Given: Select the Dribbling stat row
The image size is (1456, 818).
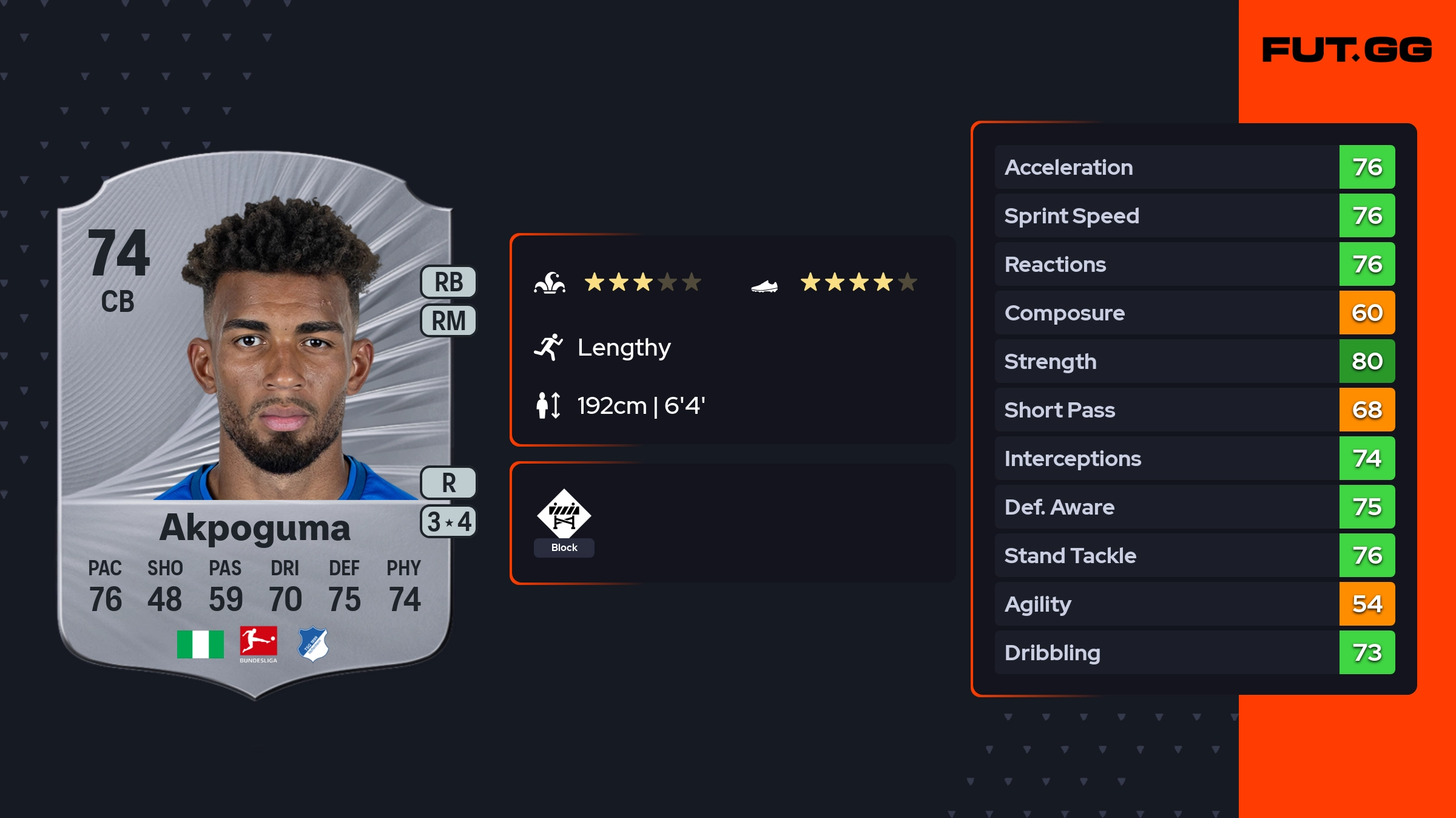Looking at the screenshot, I should click(x=1194, y=652).
